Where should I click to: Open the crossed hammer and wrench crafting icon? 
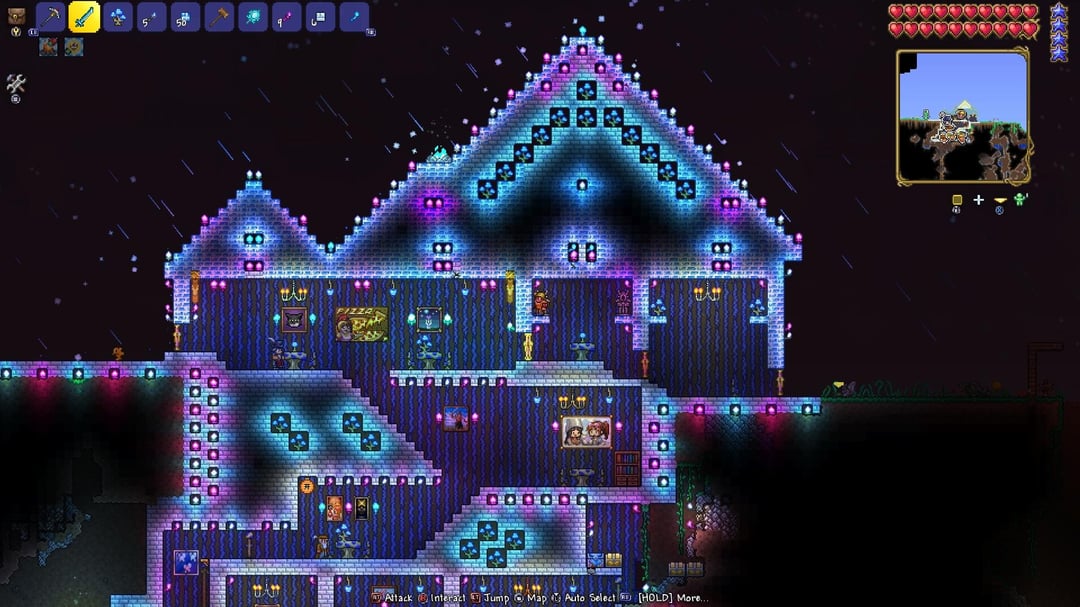coord(16,85)
